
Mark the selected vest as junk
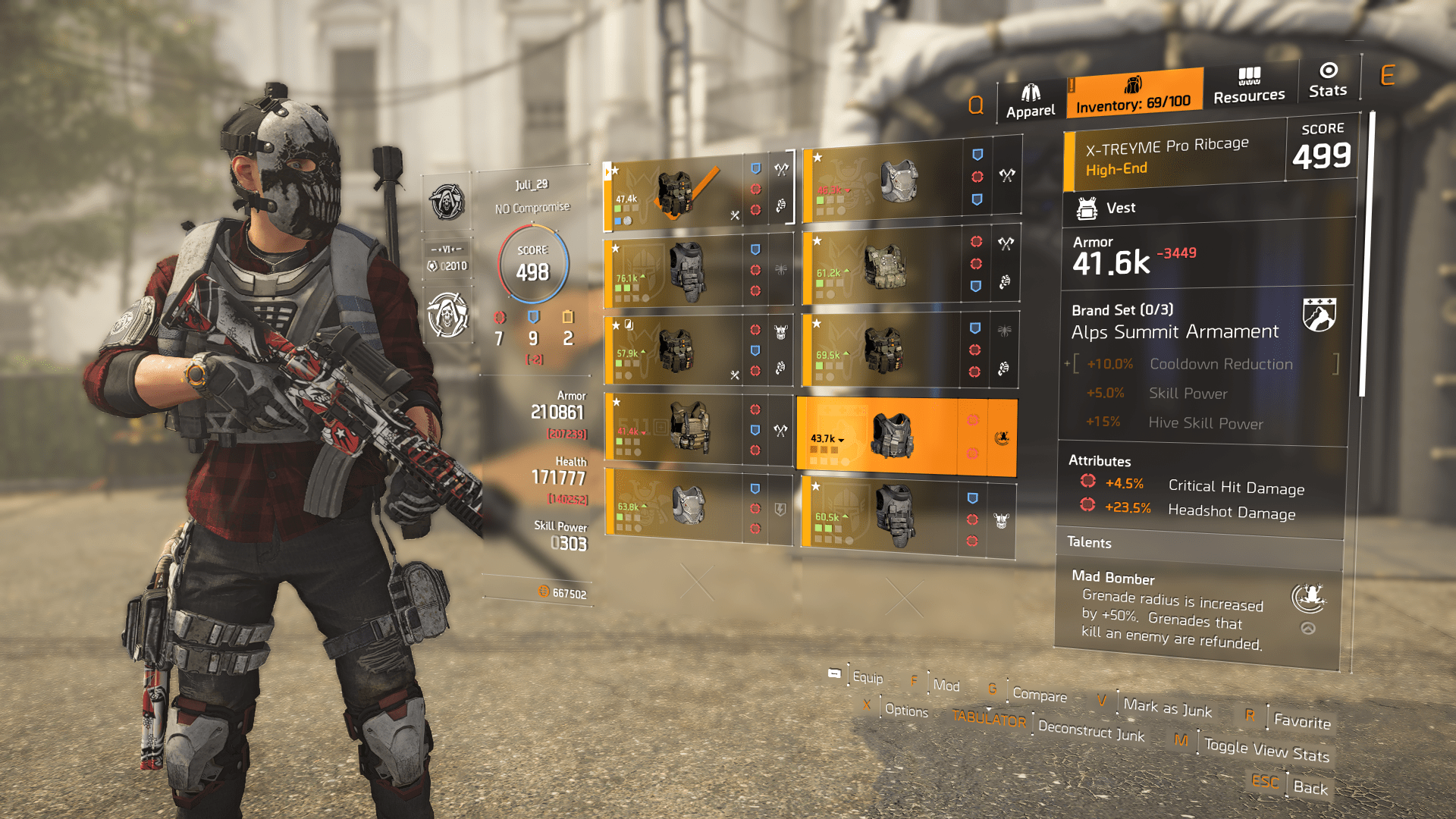(x=1167, y=708)
